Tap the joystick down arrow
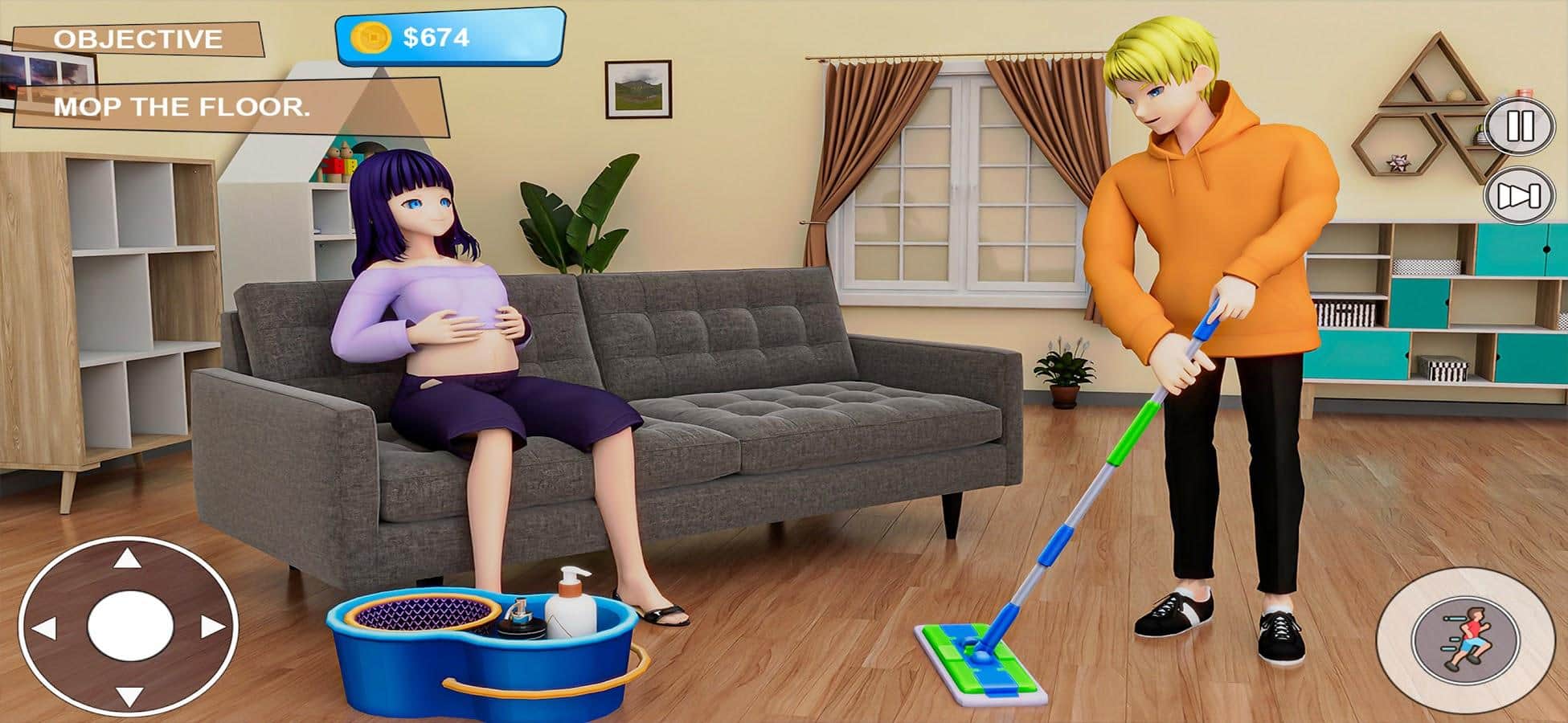 (129, 696)
